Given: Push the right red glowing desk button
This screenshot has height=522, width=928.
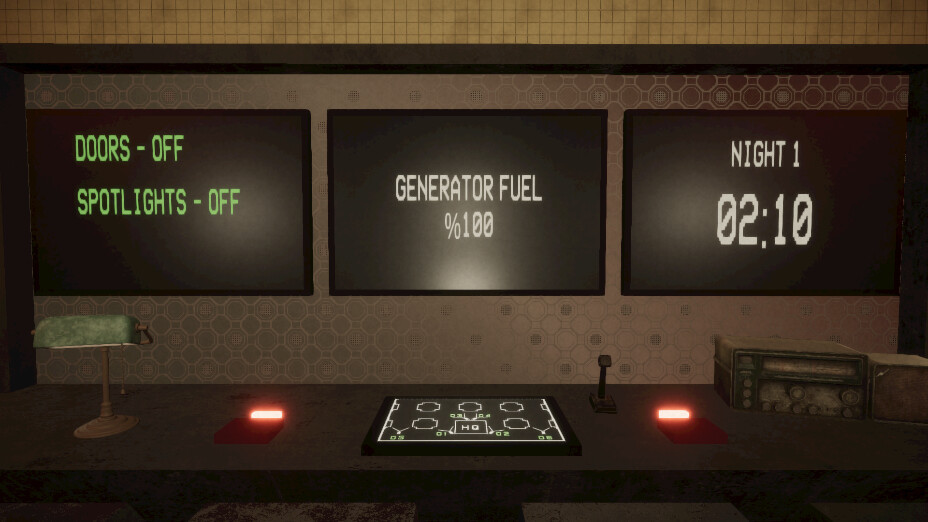Looking at the screenshot, I should (x=674, y=414).
